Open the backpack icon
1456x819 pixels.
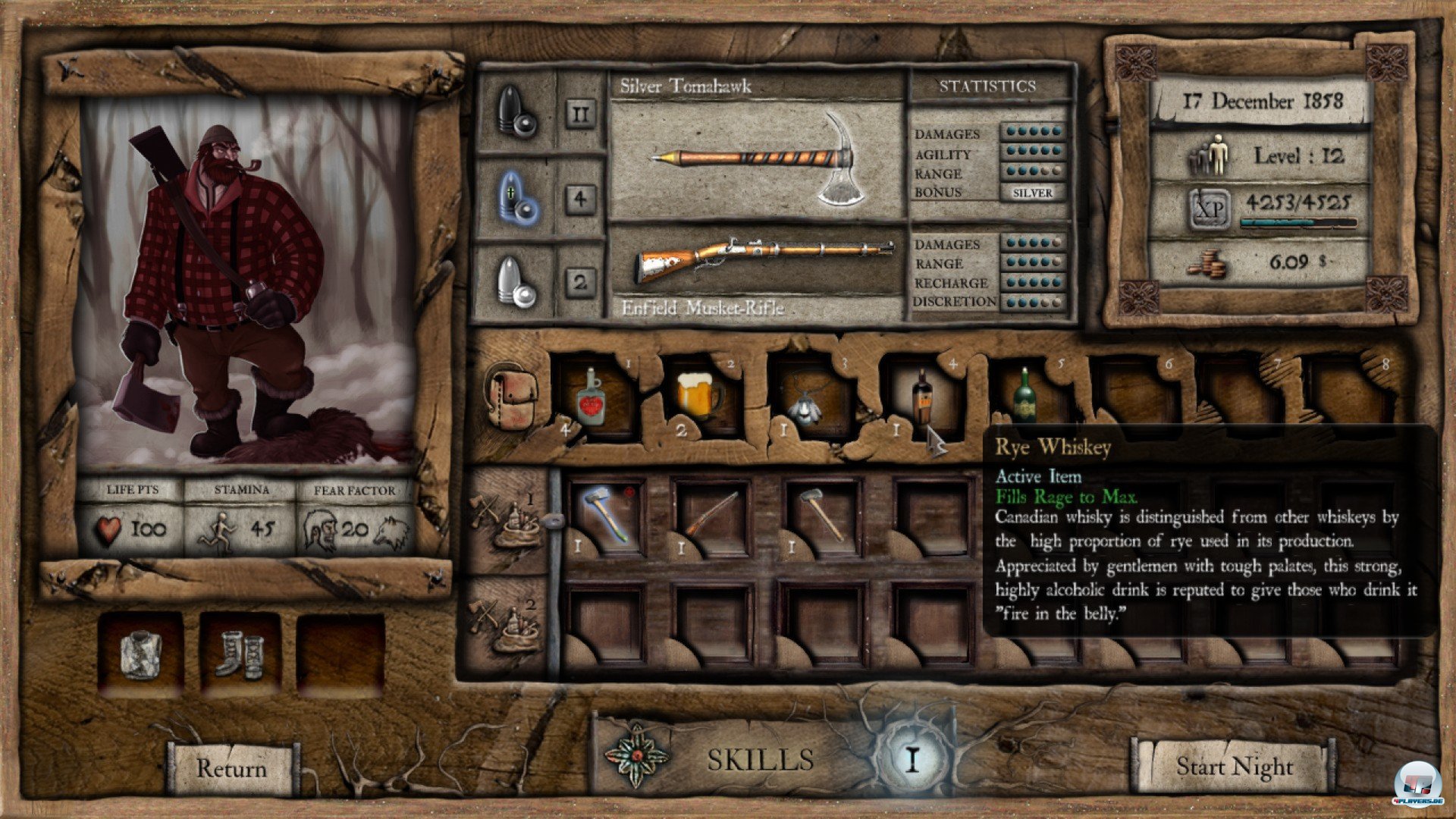(x=511, y=394)
